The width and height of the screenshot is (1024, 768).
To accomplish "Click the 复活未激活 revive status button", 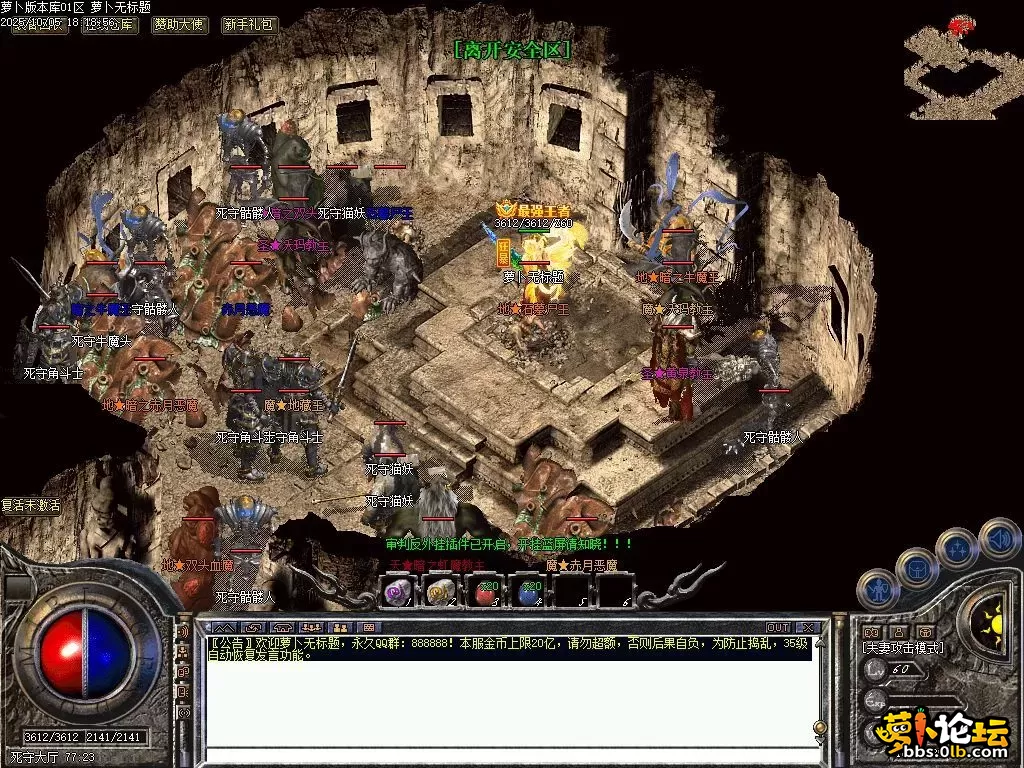I will [31, 506].
